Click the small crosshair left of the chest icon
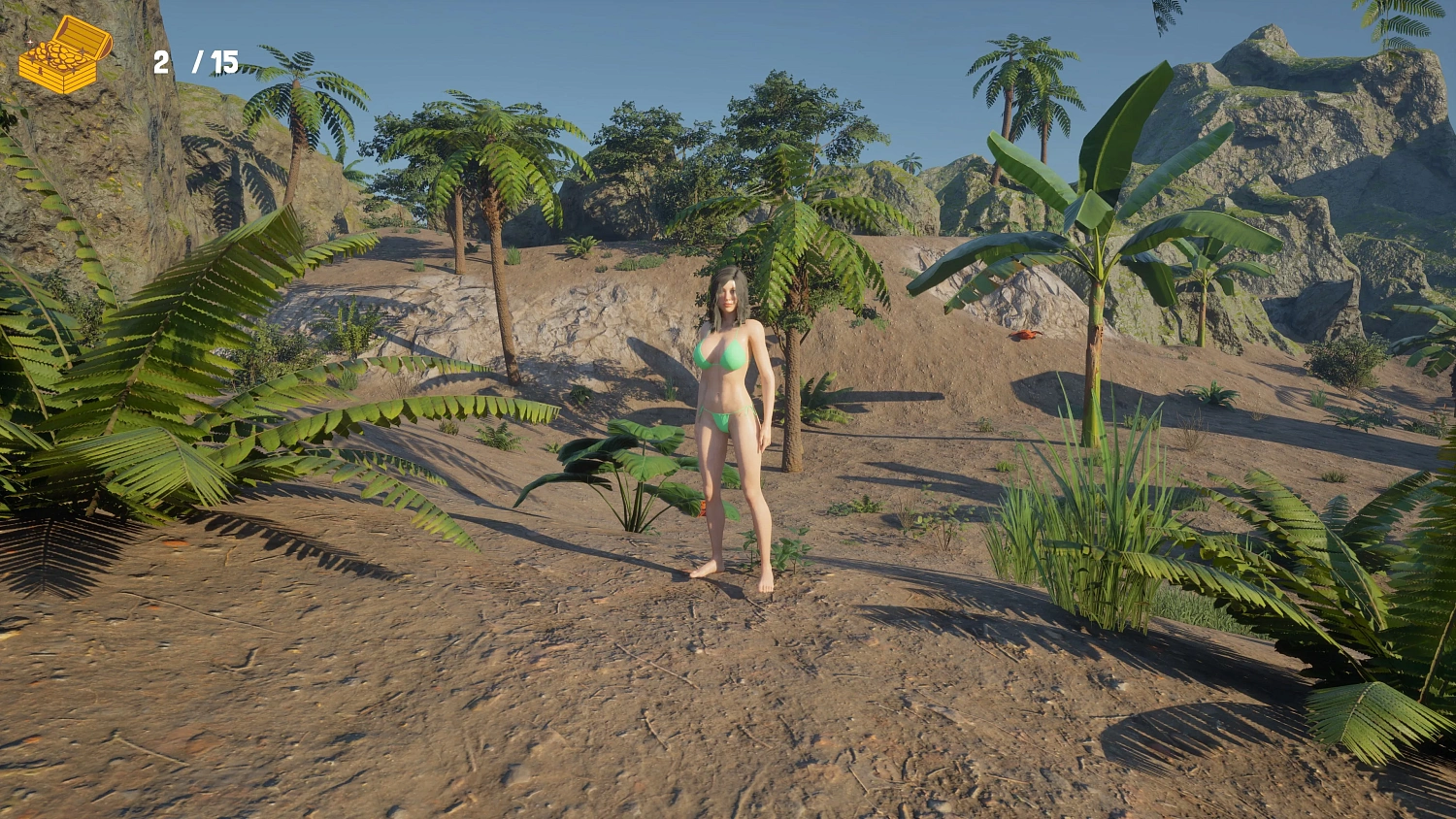Image resolution: width=1456 pixels, height=819 pixels. tap(30, 42)
